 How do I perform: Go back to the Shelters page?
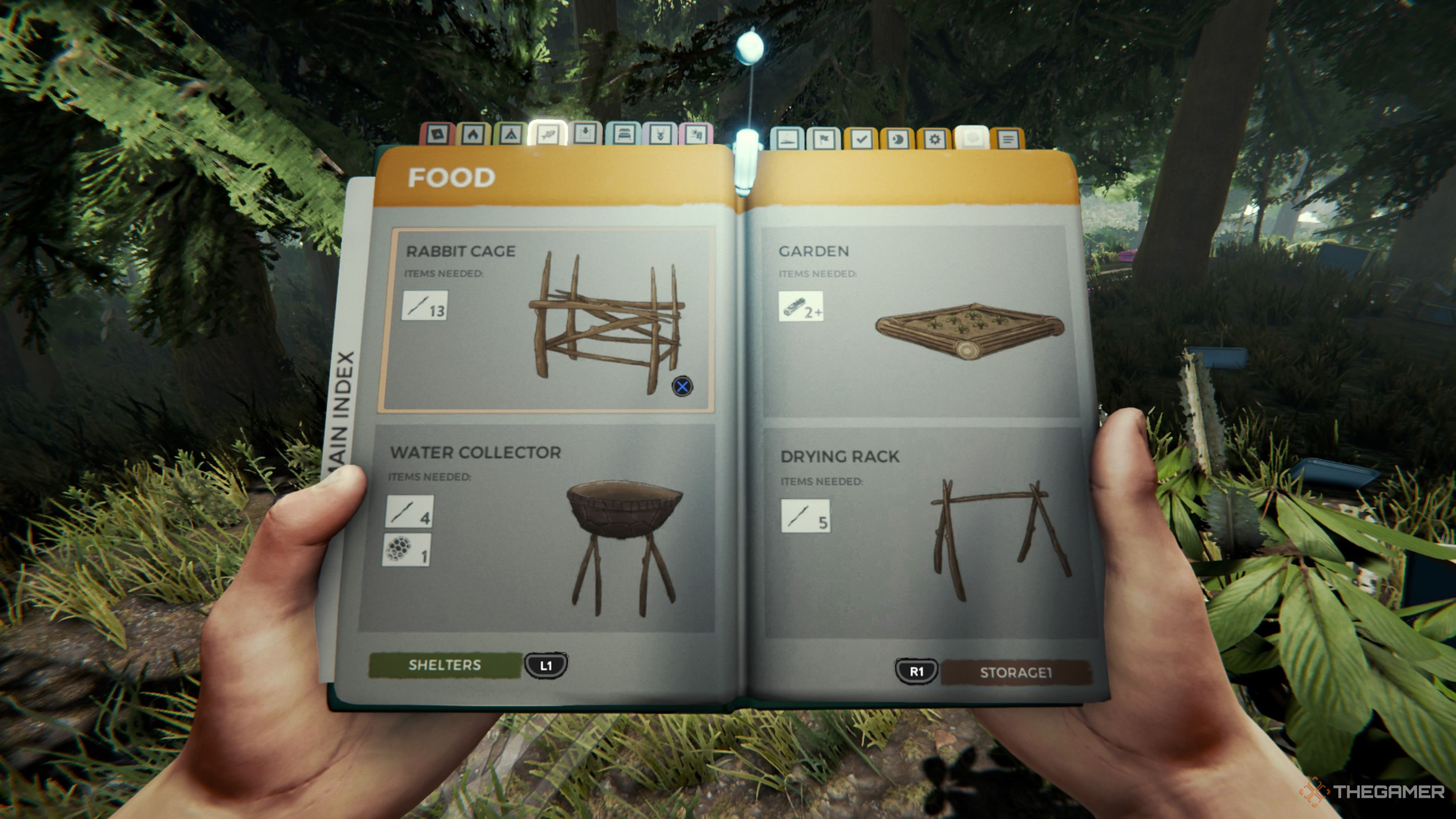(446, 665)
